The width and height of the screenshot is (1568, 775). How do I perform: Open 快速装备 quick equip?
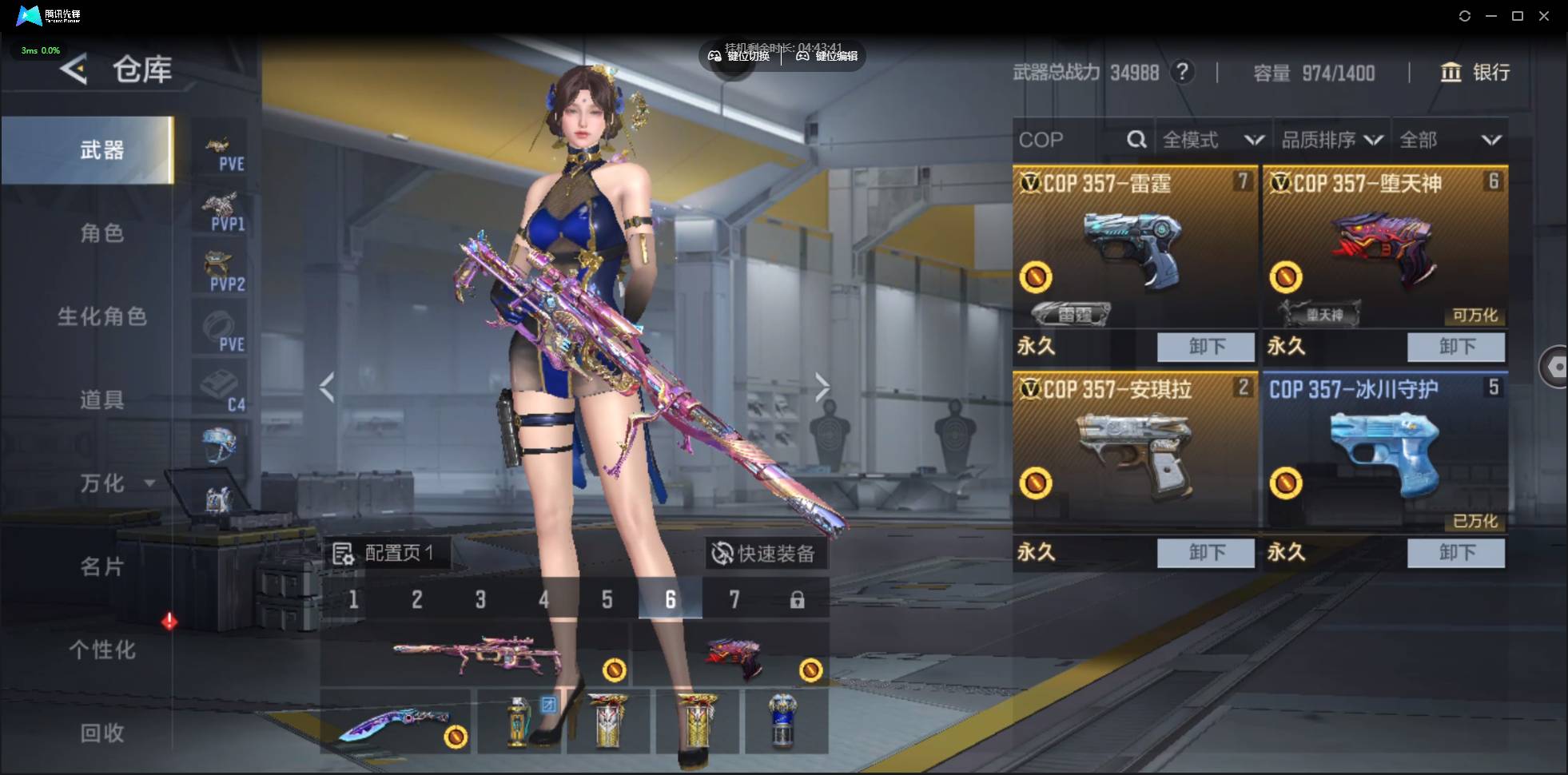click(x=765, y=554)
